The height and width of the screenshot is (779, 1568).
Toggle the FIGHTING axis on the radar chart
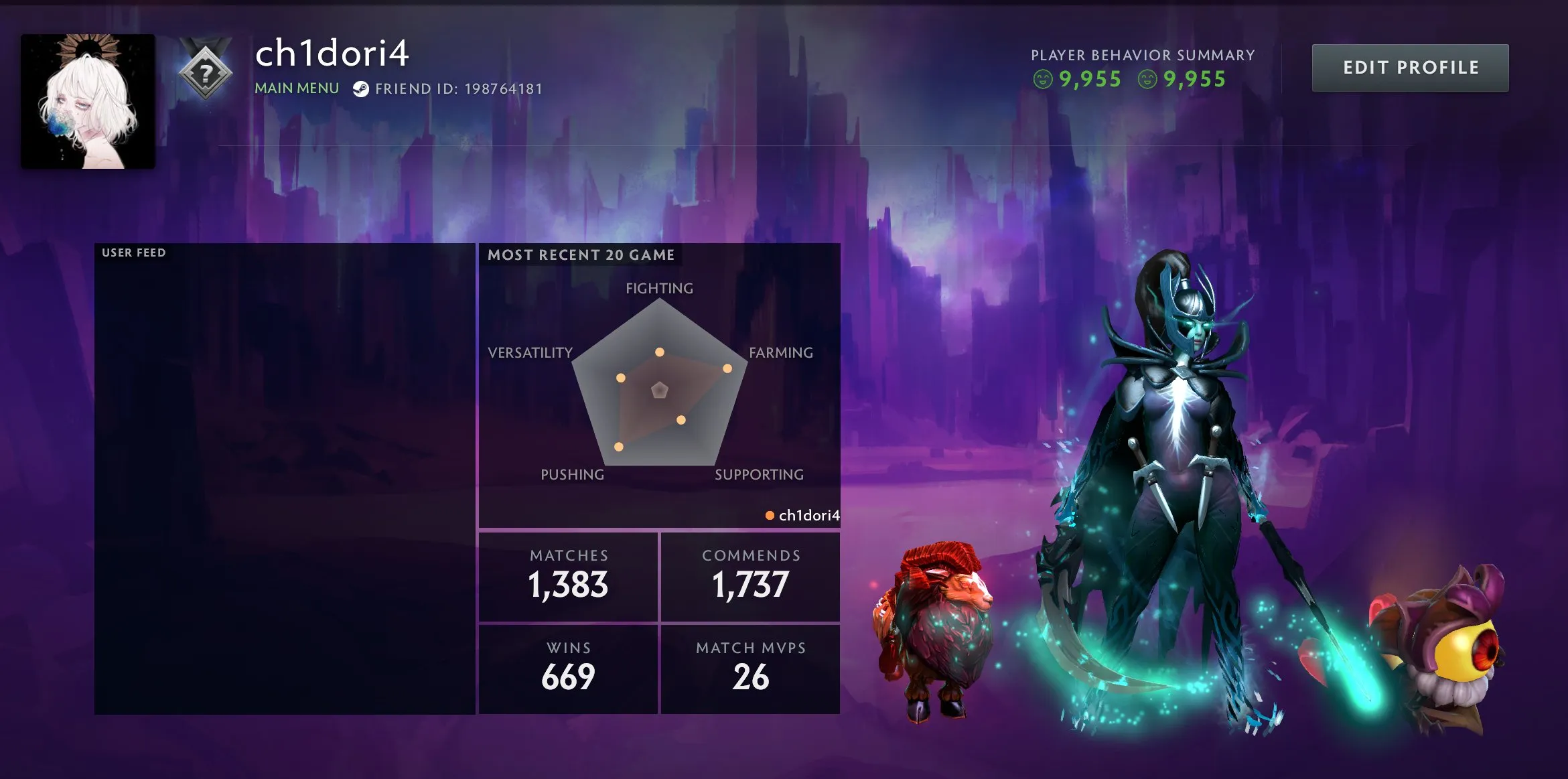point(660,289)
